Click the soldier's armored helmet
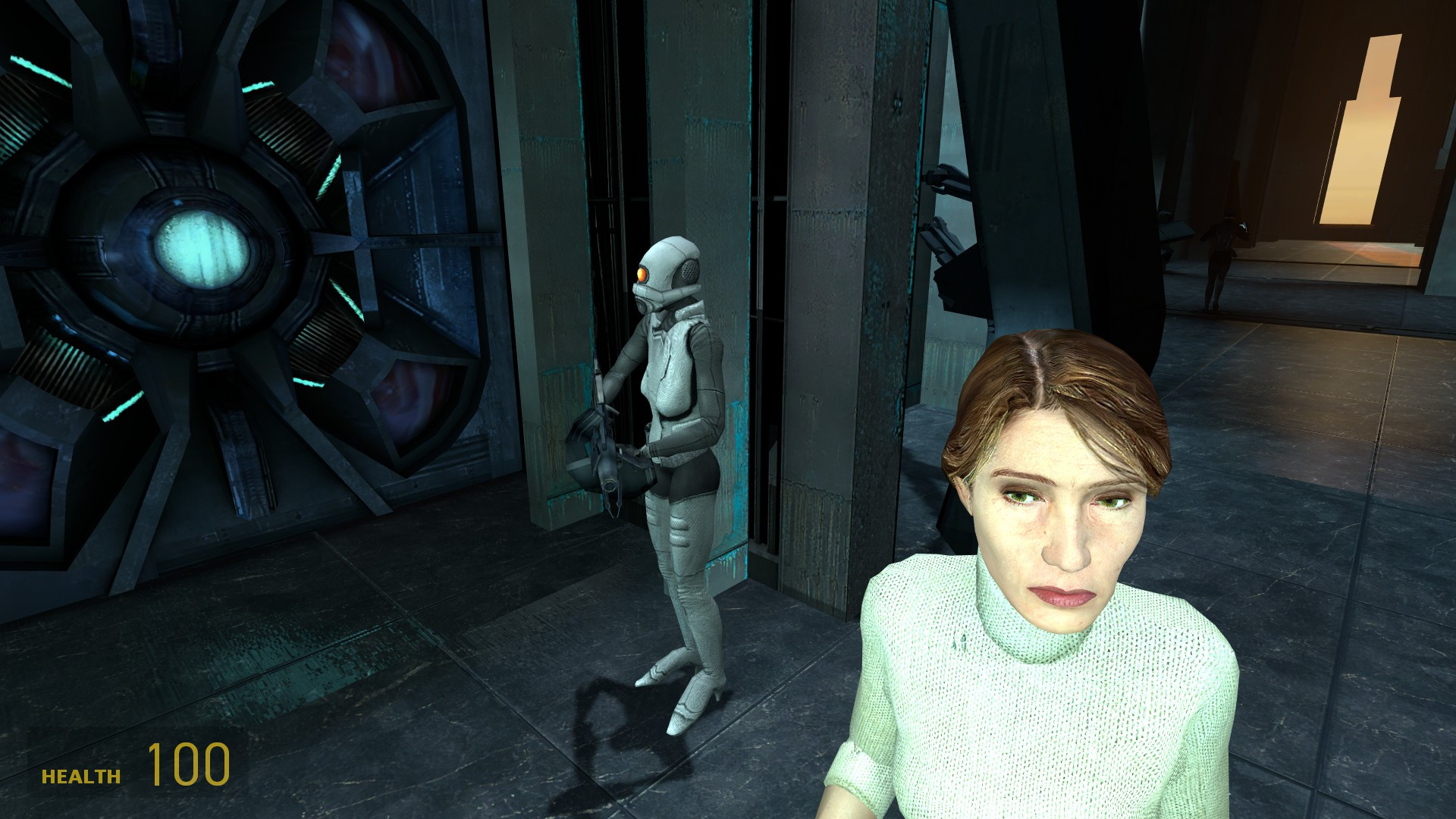This screenshot has width=1456, height=819. [x=667, y=258]
